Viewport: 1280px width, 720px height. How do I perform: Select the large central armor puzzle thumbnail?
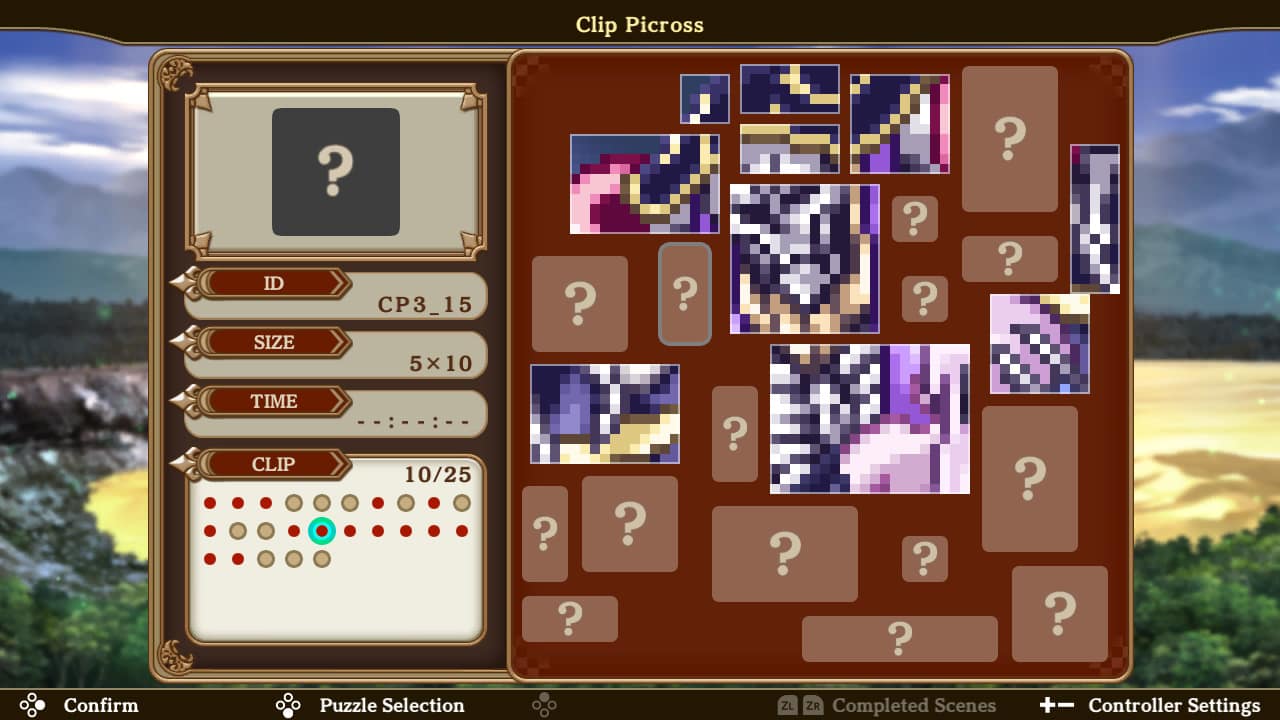point(806,259)
